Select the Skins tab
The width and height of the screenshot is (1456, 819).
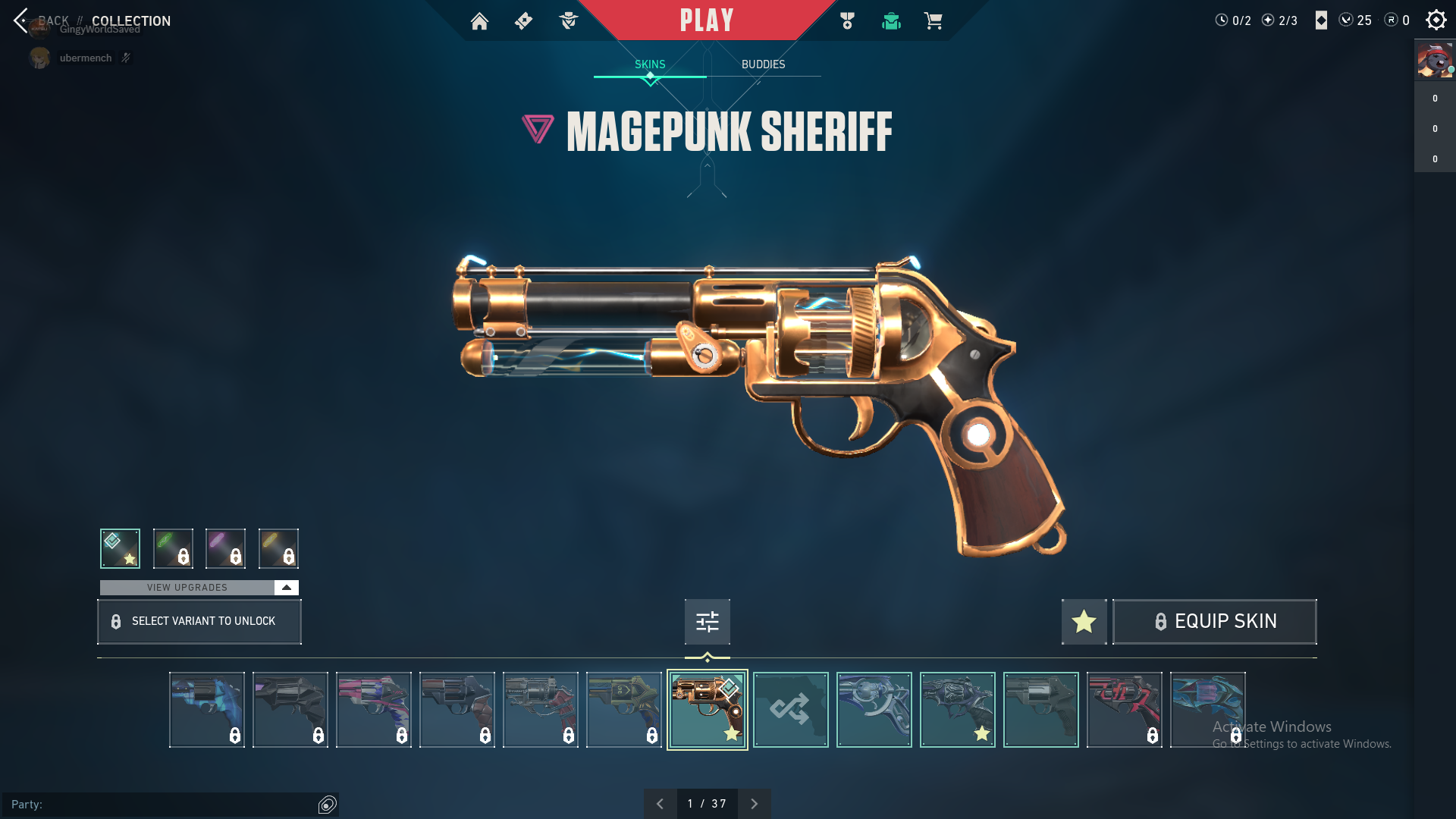pyautogui.click(x=650, y=64)
